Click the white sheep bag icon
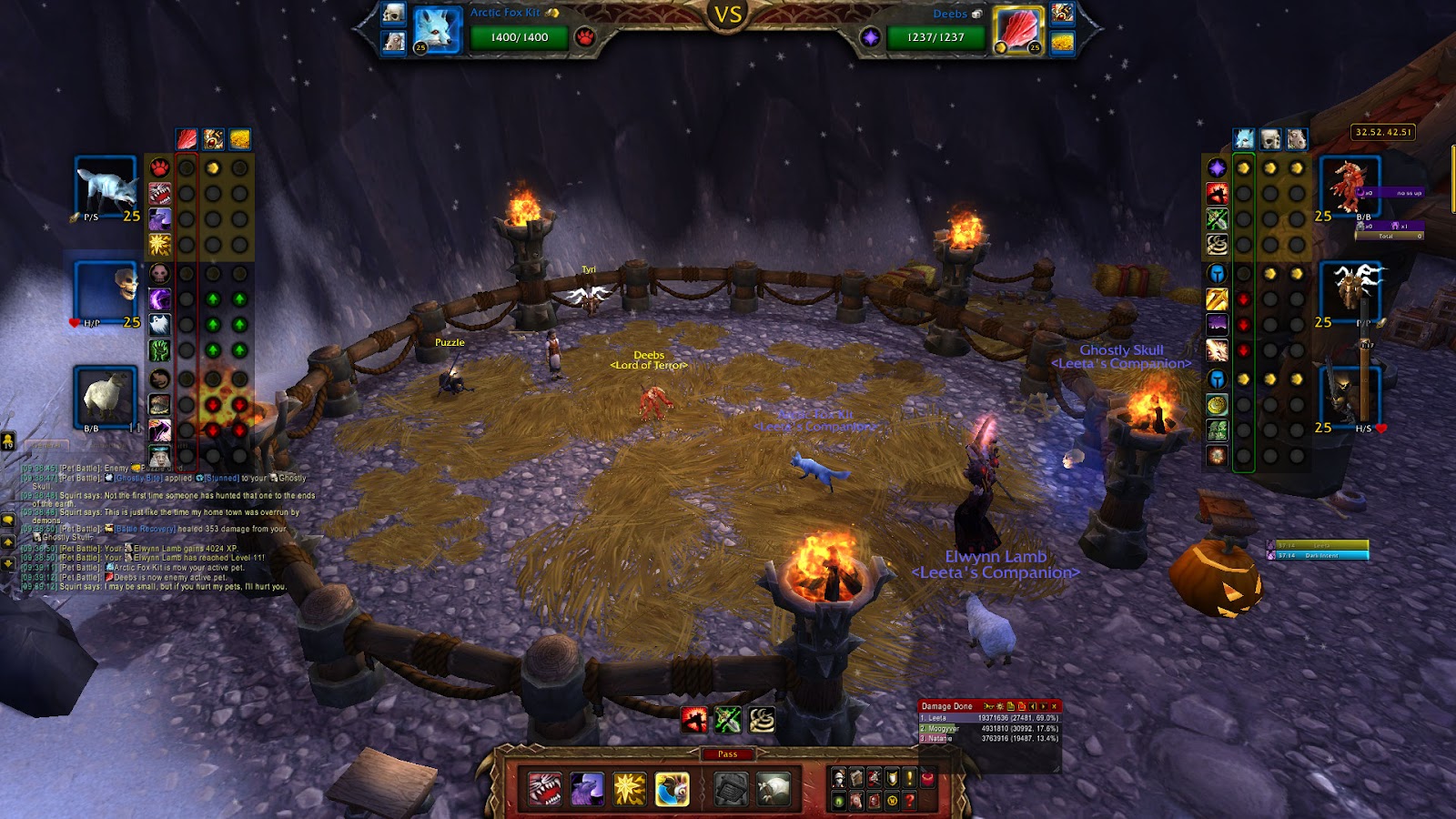Screen dimensions: 1456x819 point(773,789)
